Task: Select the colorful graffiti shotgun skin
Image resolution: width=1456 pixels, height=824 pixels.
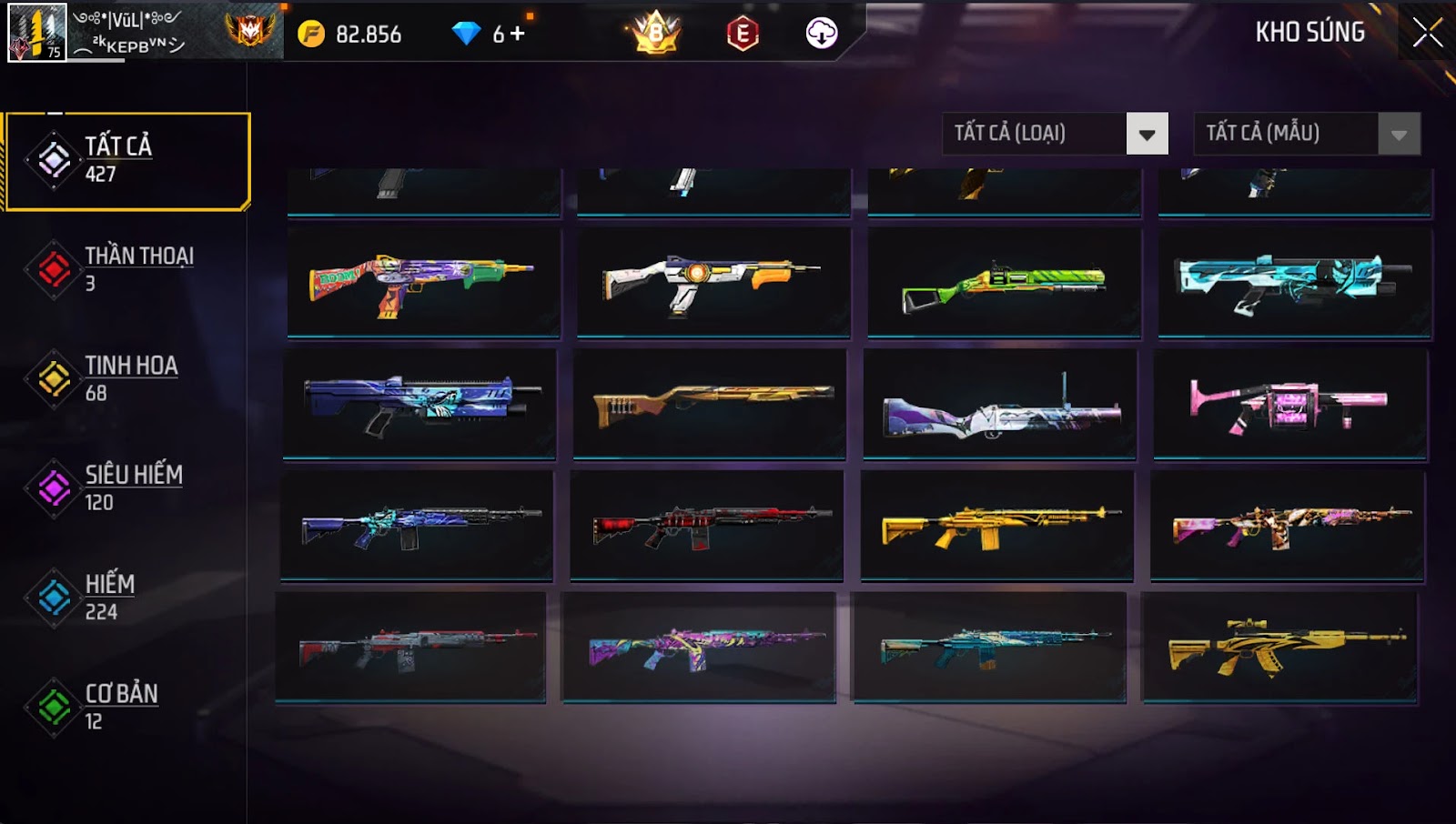Action: (x=423, y=282)
